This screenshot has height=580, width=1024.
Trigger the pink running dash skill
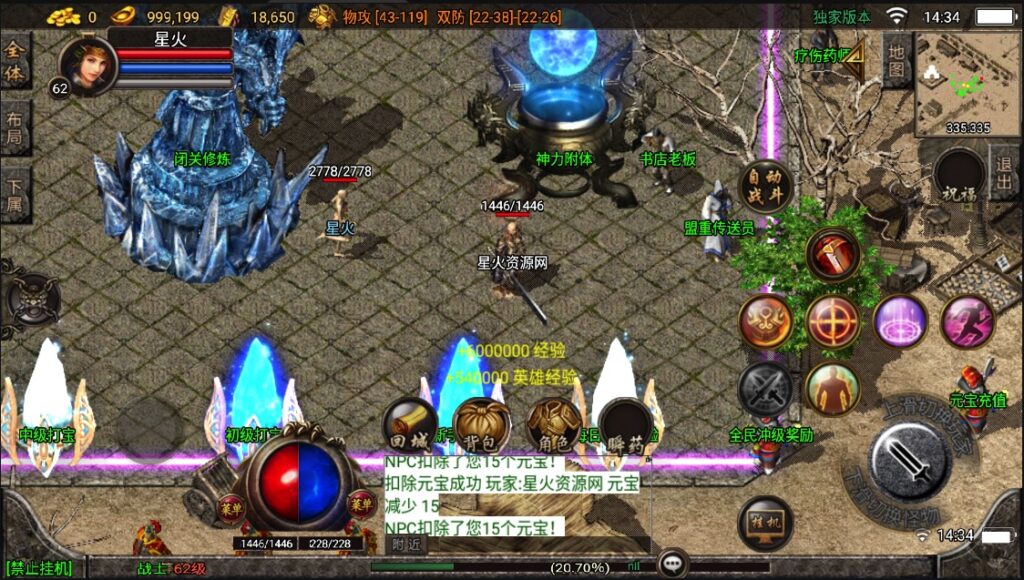[967, 321]
